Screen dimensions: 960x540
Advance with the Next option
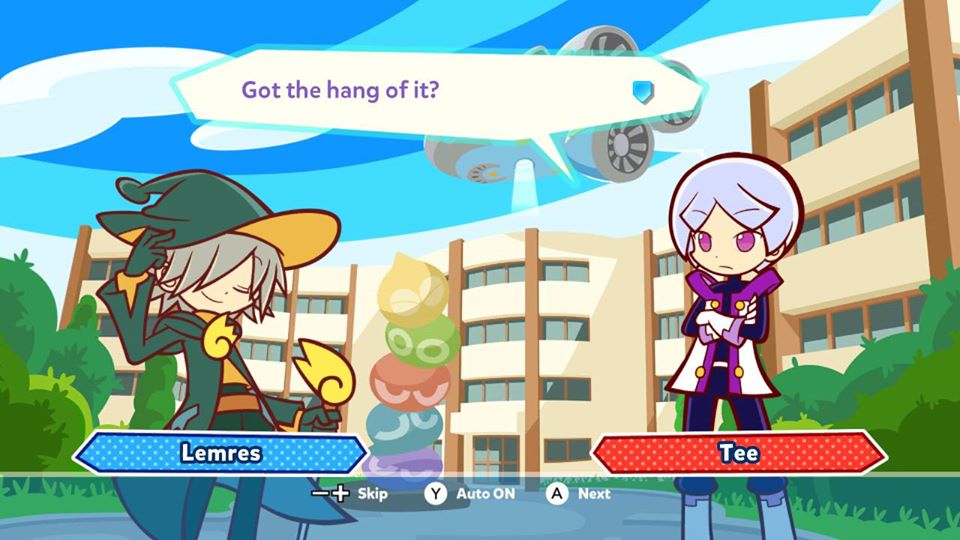pos(579,493)
